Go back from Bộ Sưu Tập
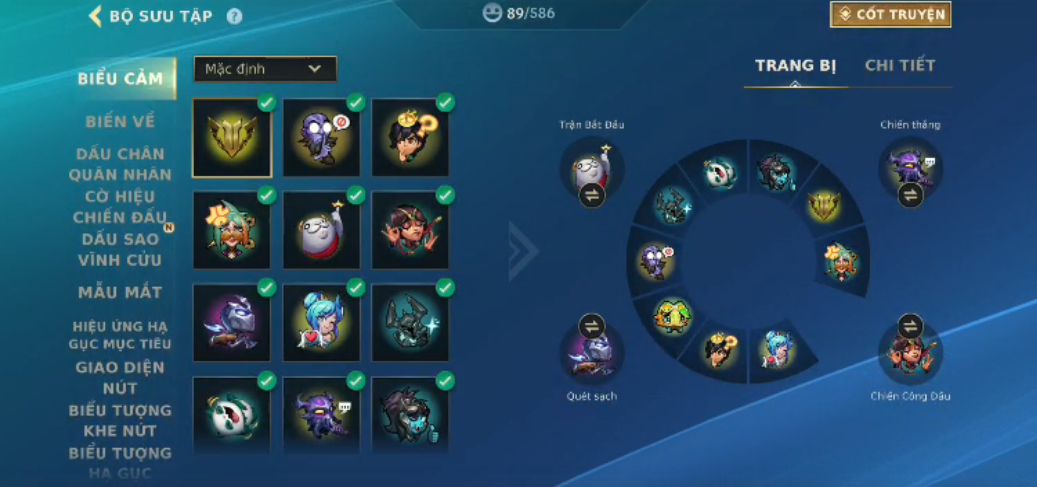Screen dimensions: 1037x487 (96, 16)
